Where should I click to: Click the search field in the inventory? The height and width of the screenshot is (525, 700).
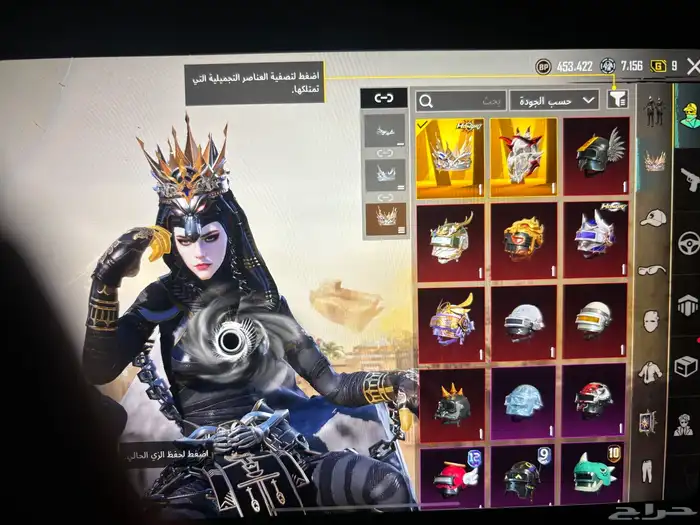tap(460, 101)
